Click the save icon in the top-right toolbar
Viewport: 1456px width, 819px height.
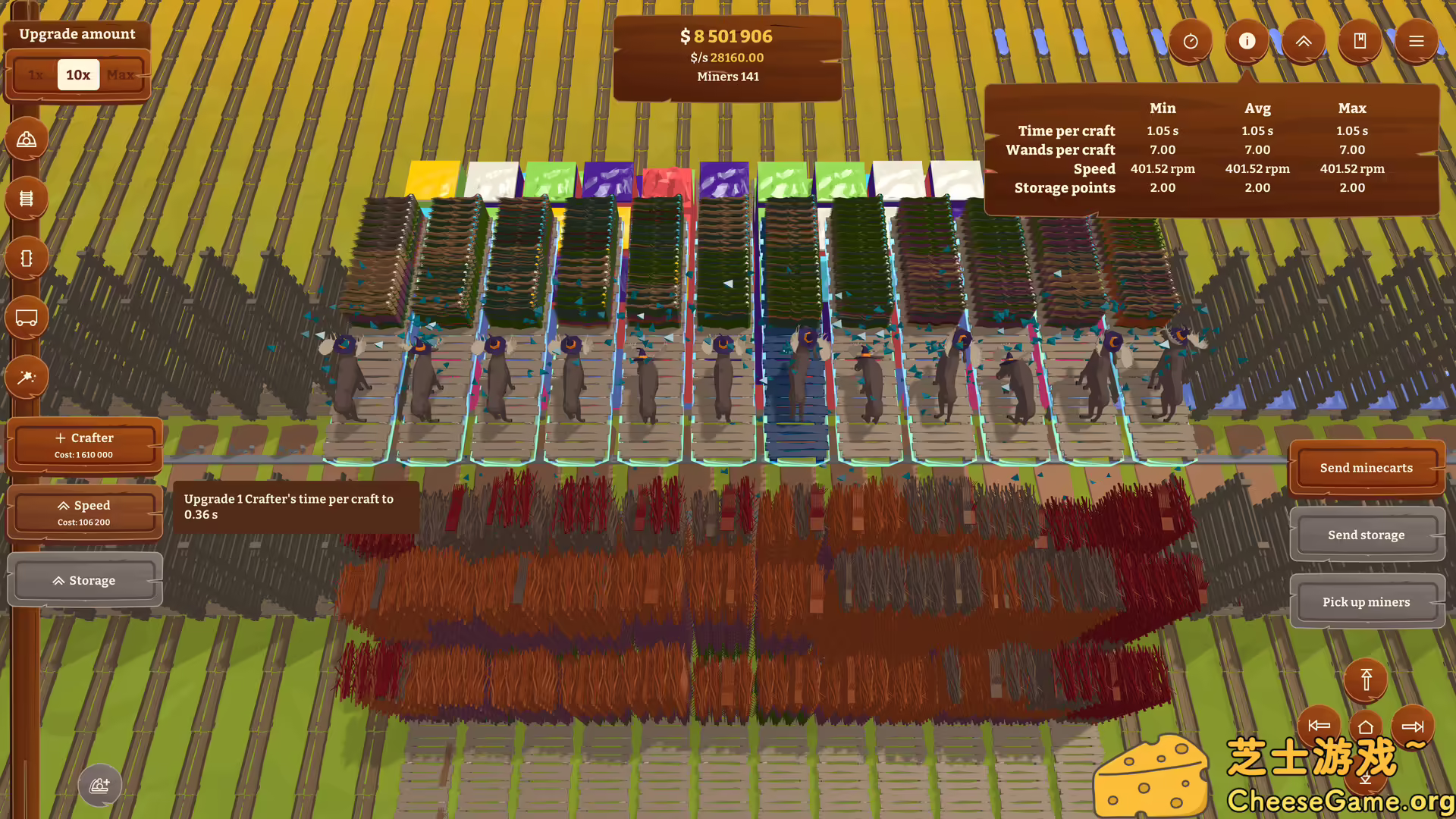coord(1360,42)
